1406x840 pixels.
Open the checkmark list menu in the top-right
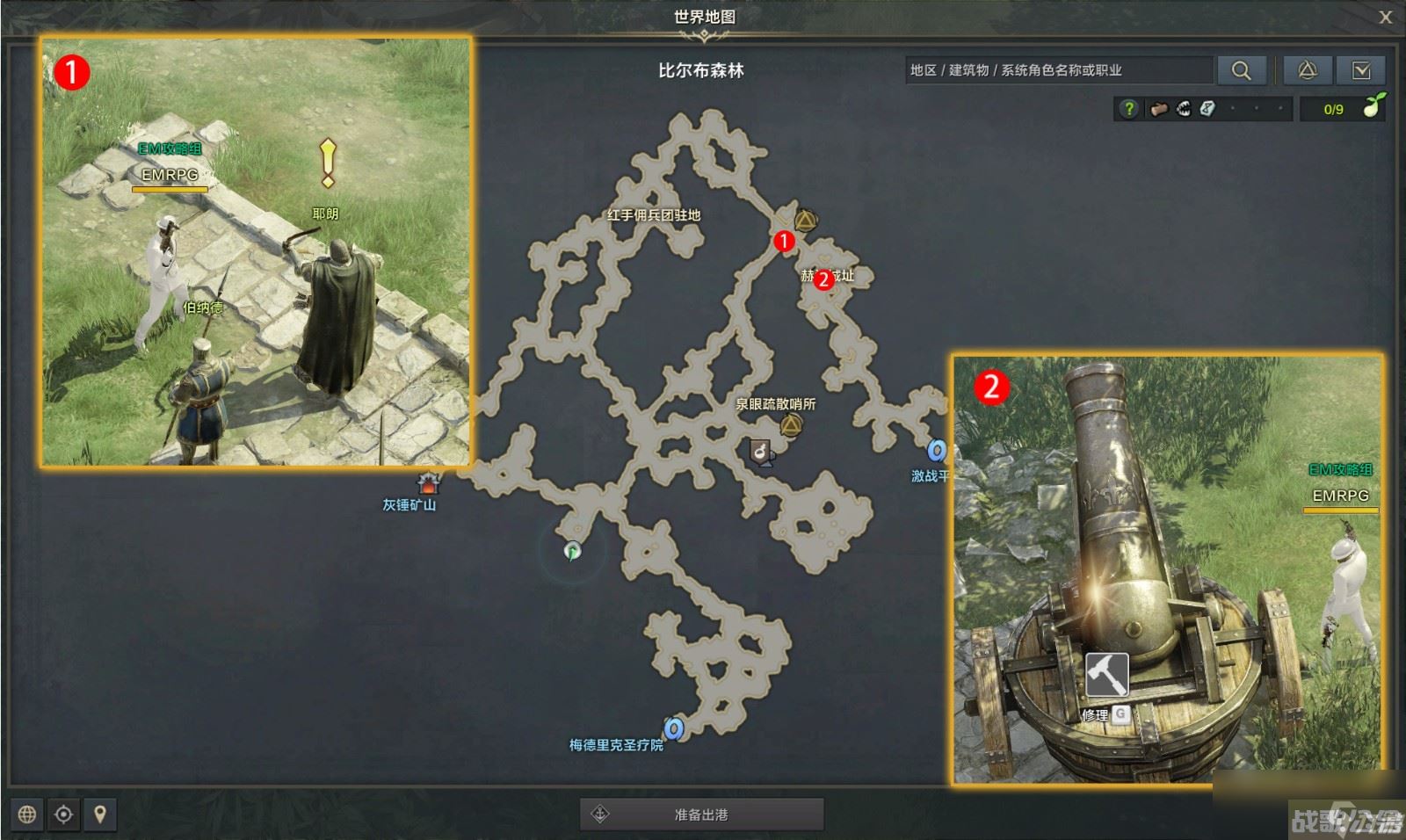[1361, 70]
